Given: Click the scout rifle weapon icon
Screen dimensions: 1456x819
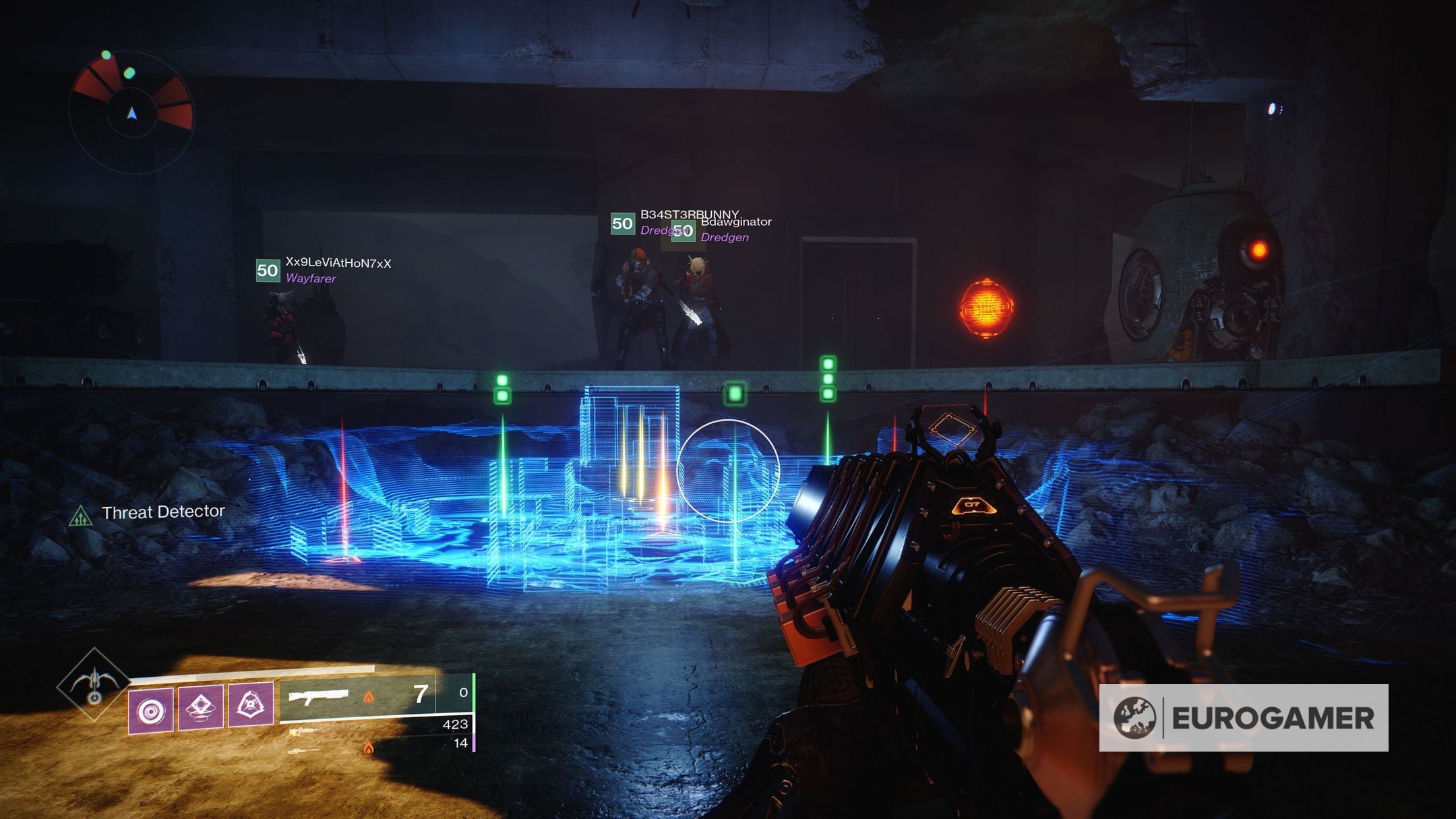Looking at the screenshot, I should pyautogui.click(x=303, y=733).
